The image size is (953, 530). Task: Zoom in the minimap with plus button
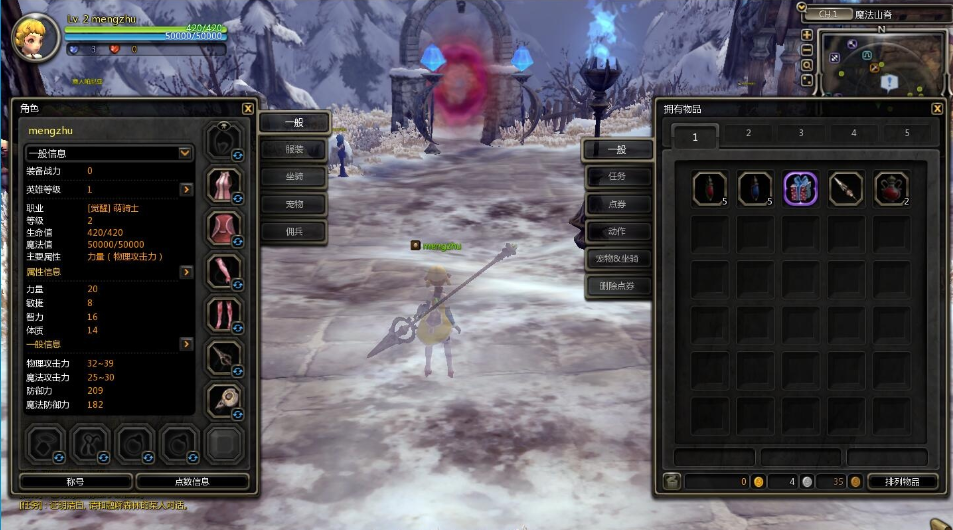807,35
